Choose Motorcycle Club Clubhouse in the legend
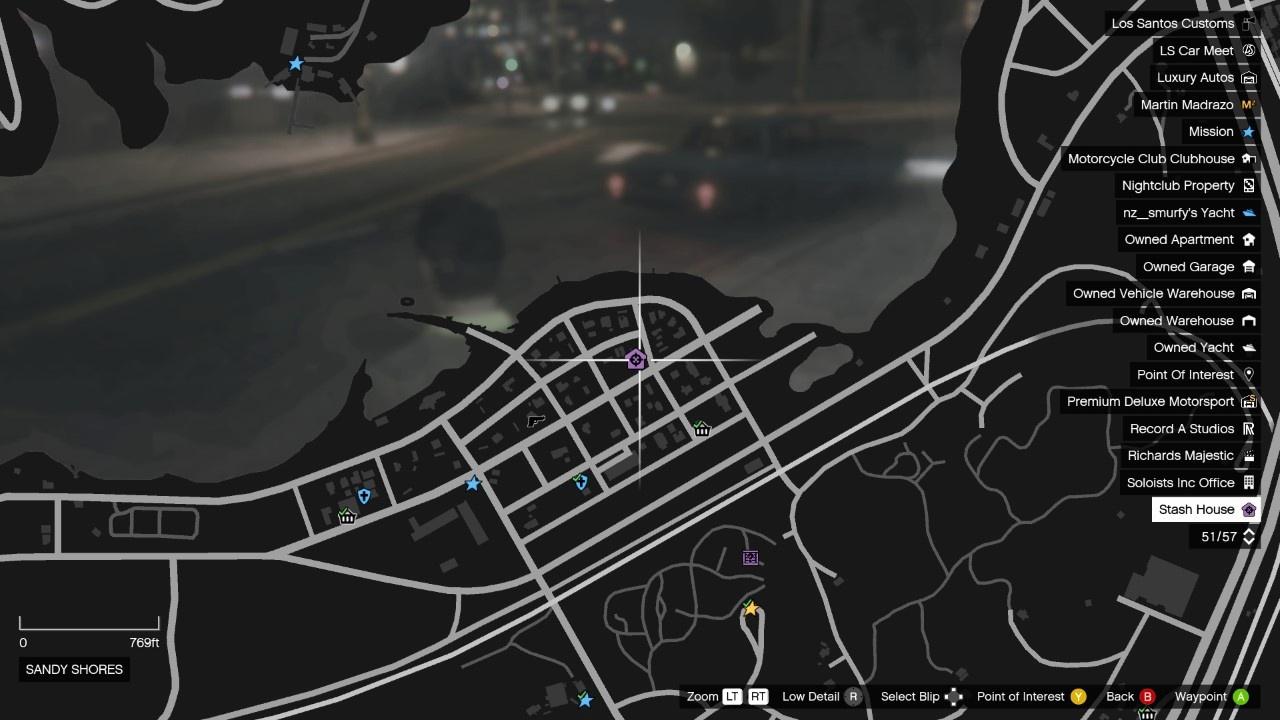 (1160, 158)
